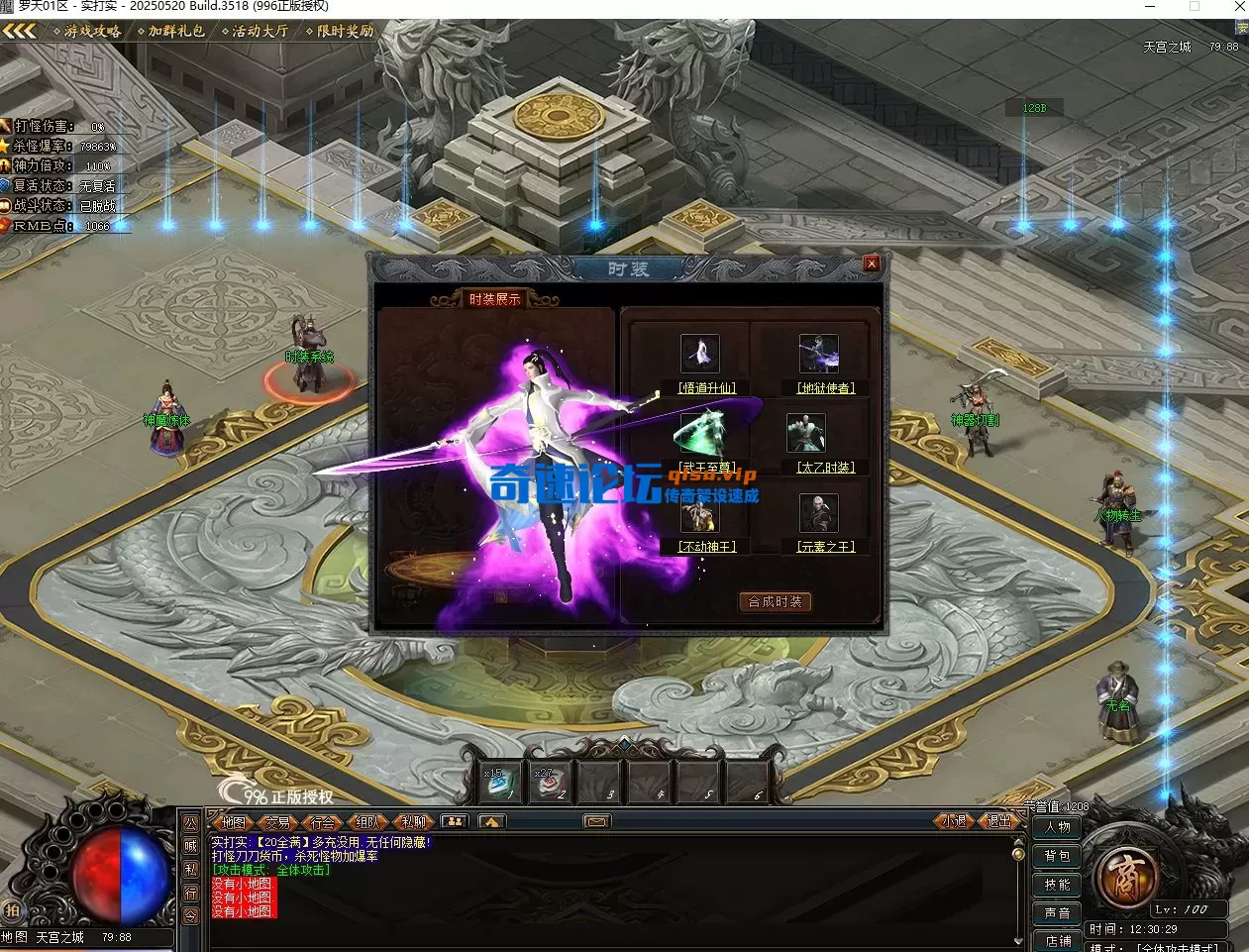Click the 合成时装 synthesize button
This screenshot has height=952, width=1249.
click(x=775, y=601)
